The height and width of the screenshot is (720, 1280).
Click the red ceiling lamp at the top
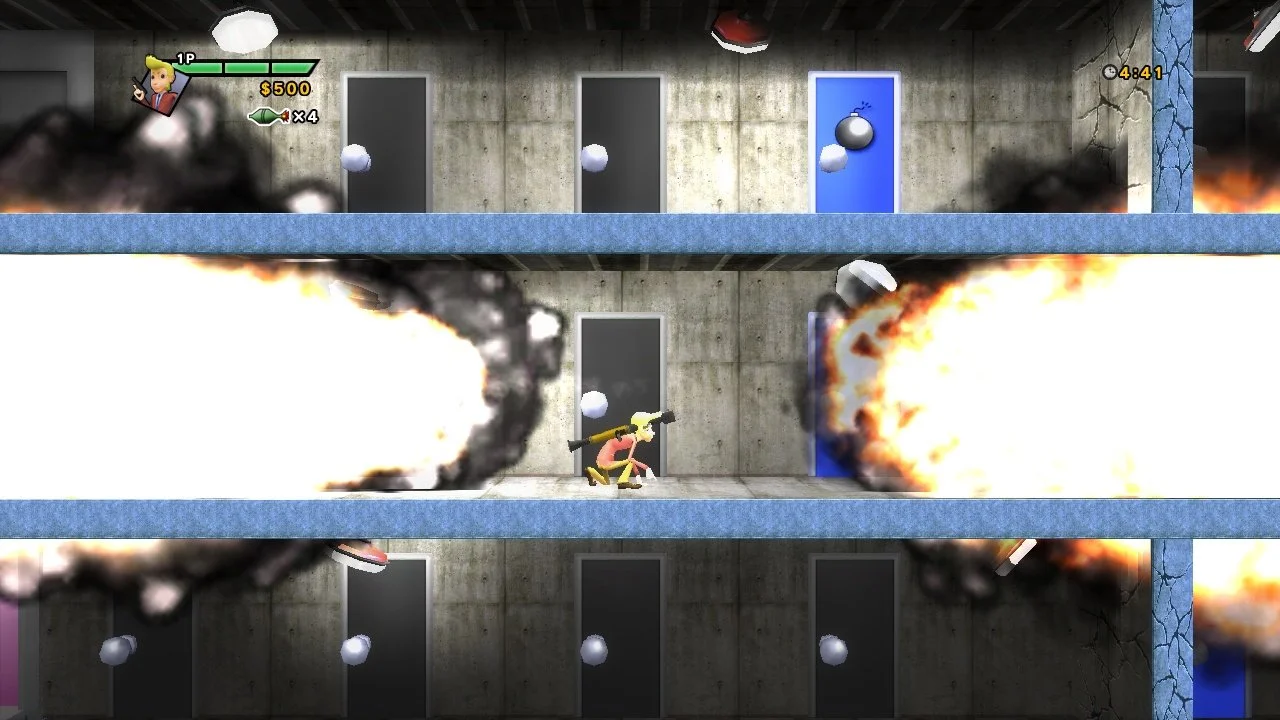point(740,25)
